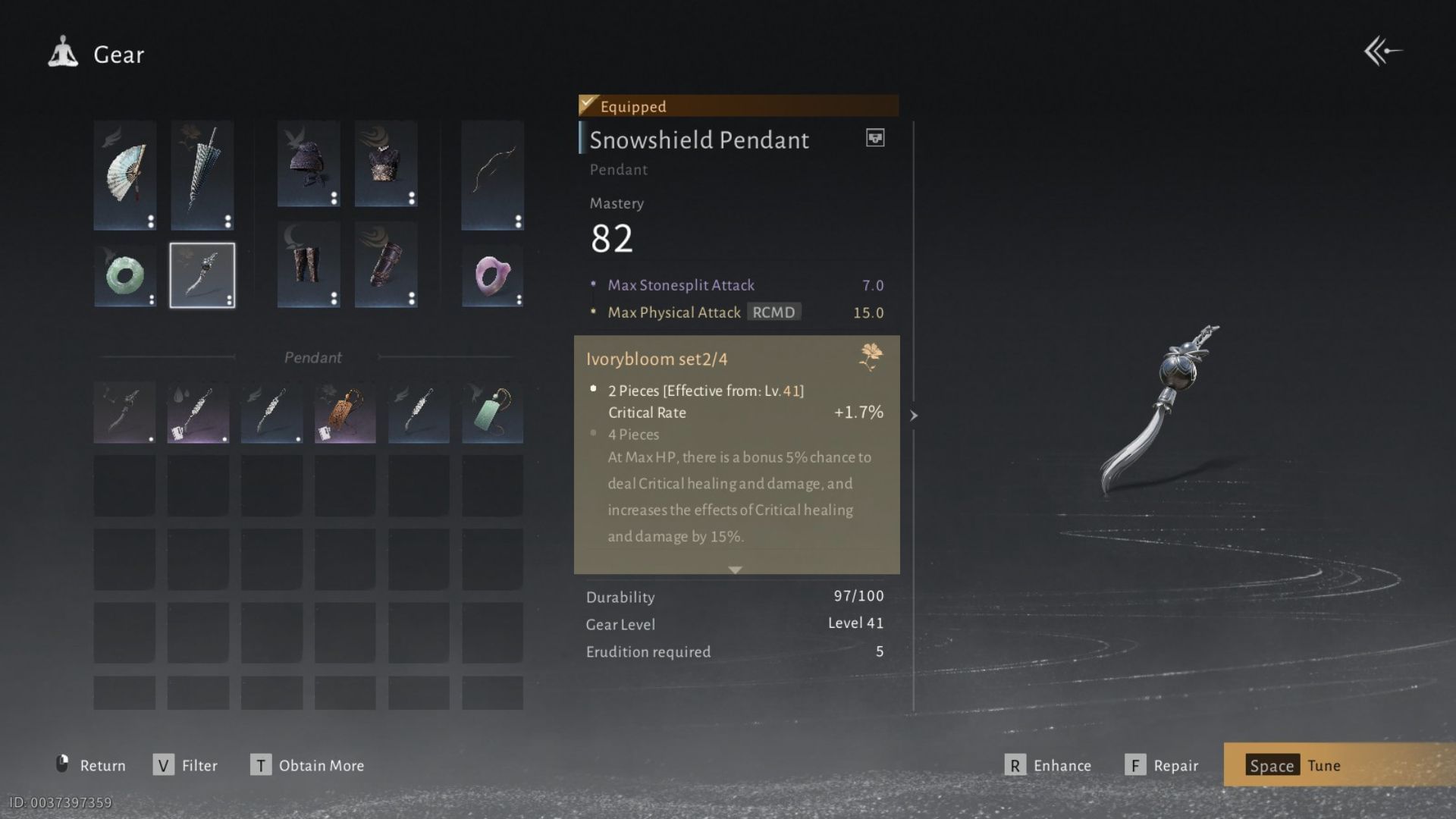Click the boots gear slot
Image resolution: width=1456 pixels, height=819 pixels.
tap(308, 265)
